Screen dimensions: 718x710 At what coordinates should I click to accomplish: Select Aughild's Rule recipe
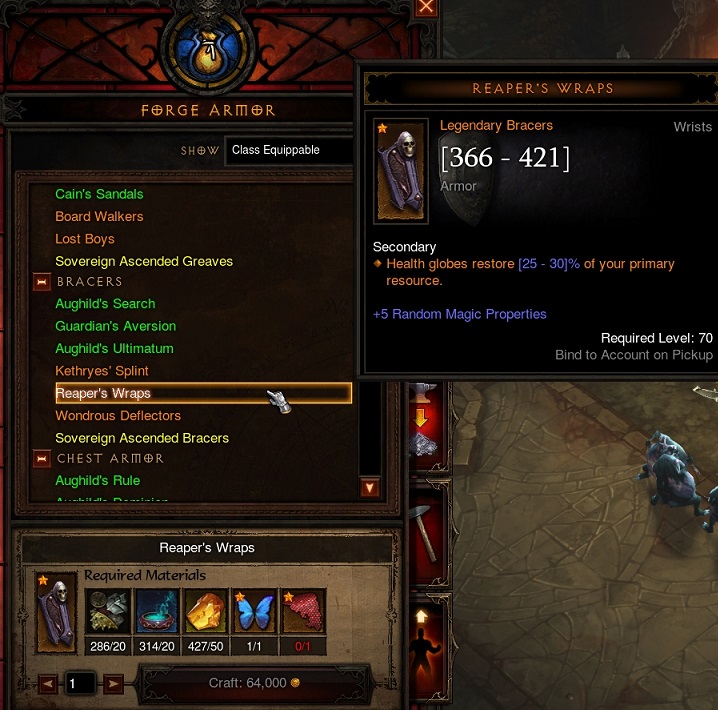(98, 481)
